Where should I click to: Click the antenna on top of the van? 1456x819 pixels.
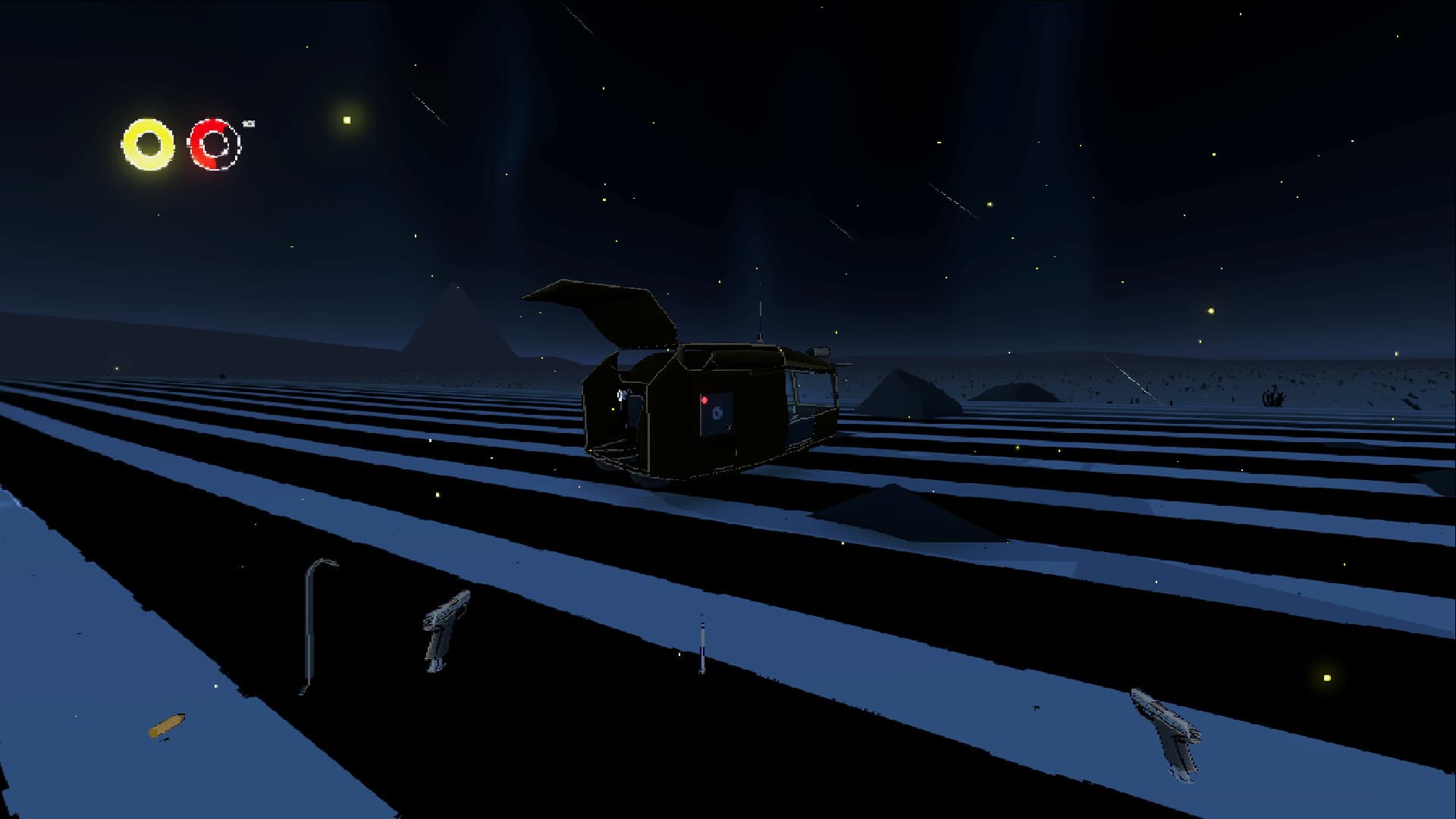[761, 318]
